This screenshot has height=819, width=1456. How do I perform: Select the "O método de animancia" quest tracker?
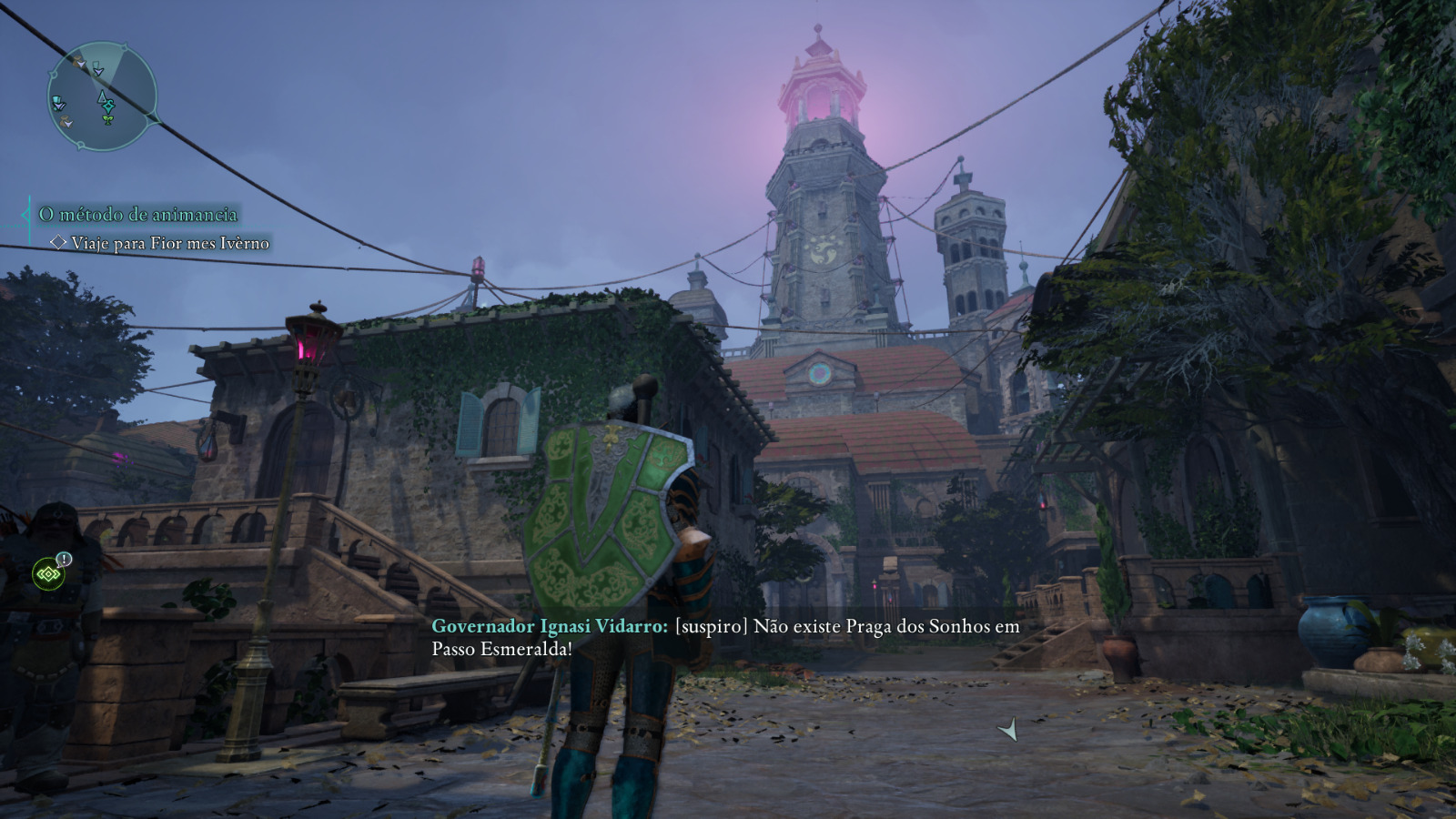(x=137, y=215)
